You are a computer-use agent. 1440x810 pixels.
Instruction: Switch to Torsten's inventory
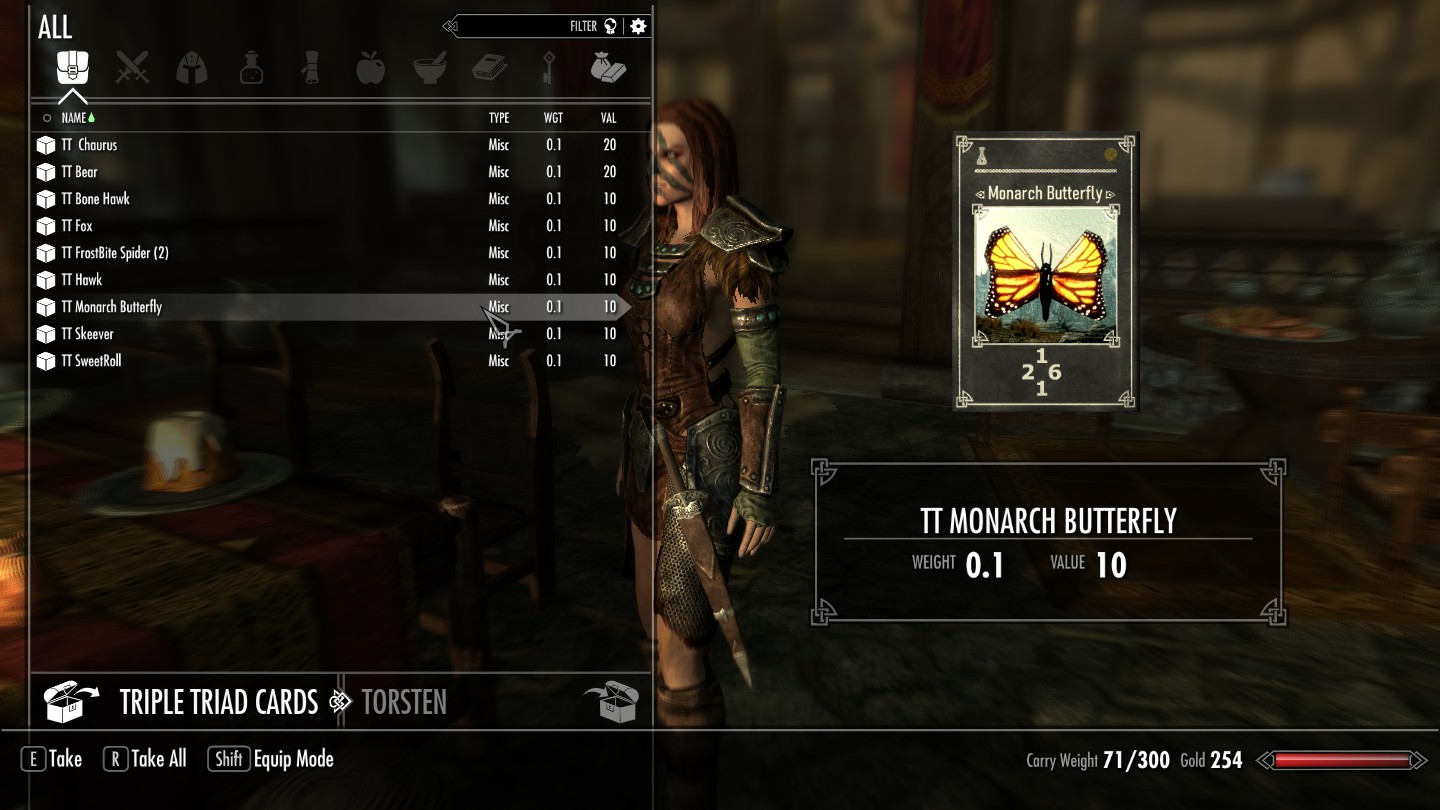click(x=404, y=702)
